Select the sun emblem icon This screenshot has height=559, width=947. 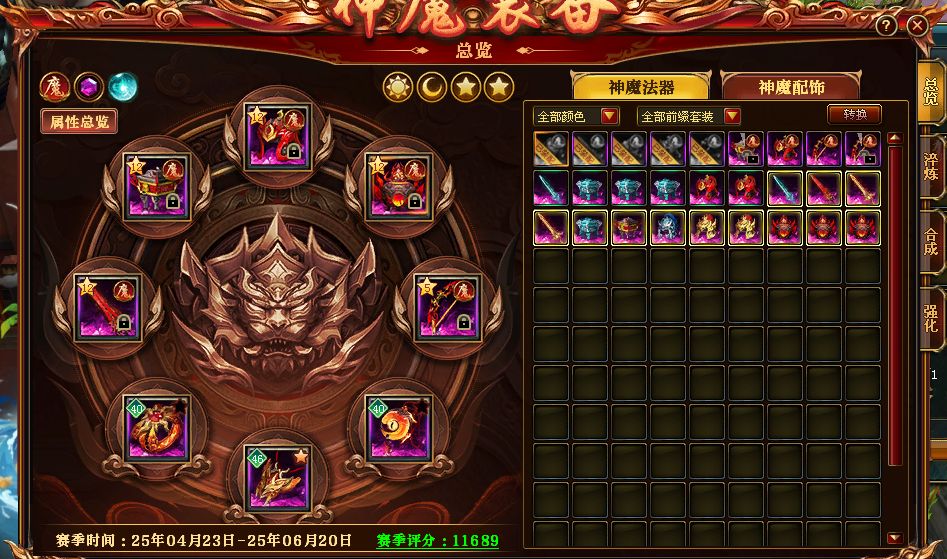click(x=398, y=87)
